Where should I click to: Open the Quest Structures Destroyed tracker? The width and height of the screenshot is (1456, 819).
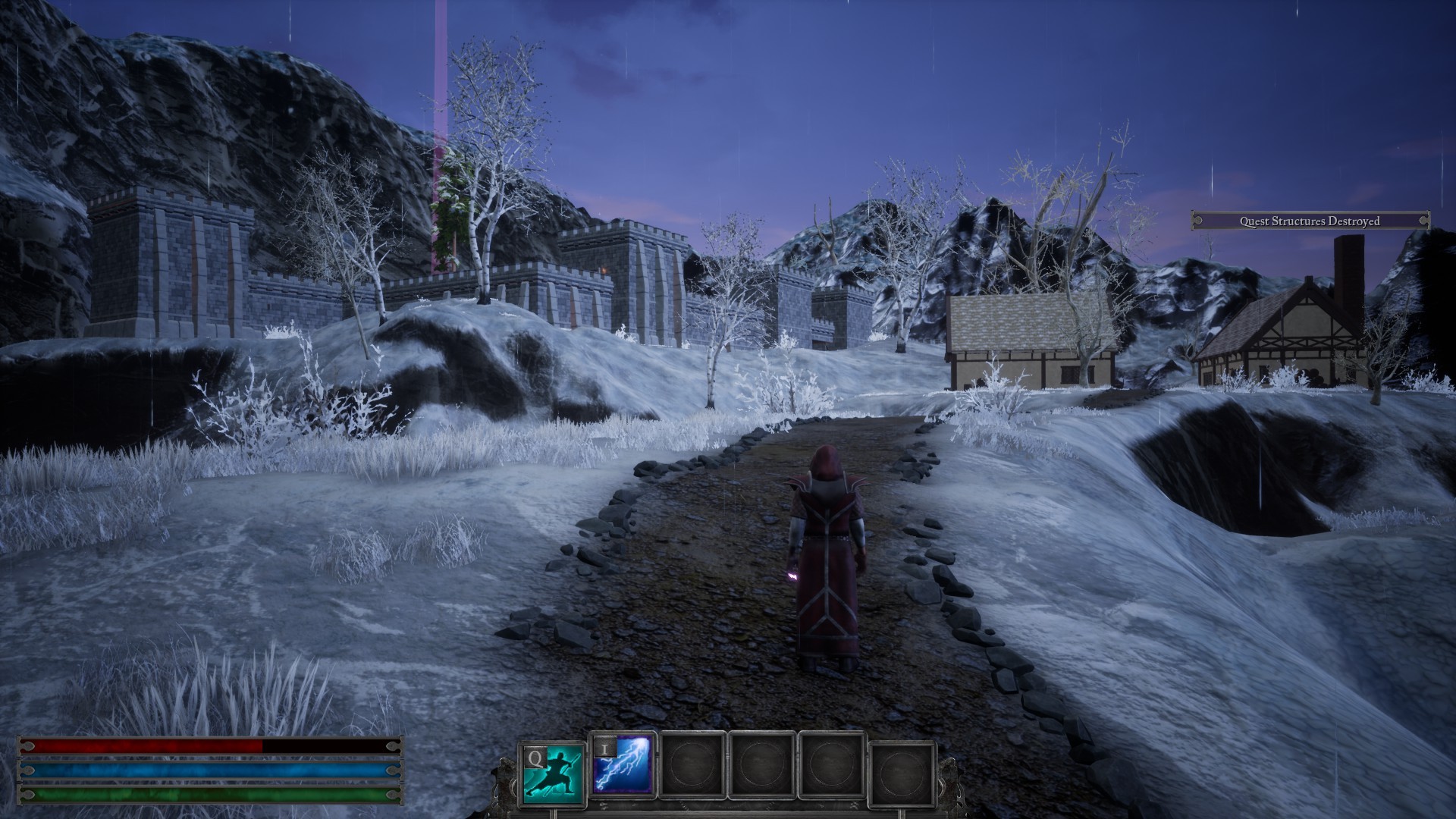1310,221
